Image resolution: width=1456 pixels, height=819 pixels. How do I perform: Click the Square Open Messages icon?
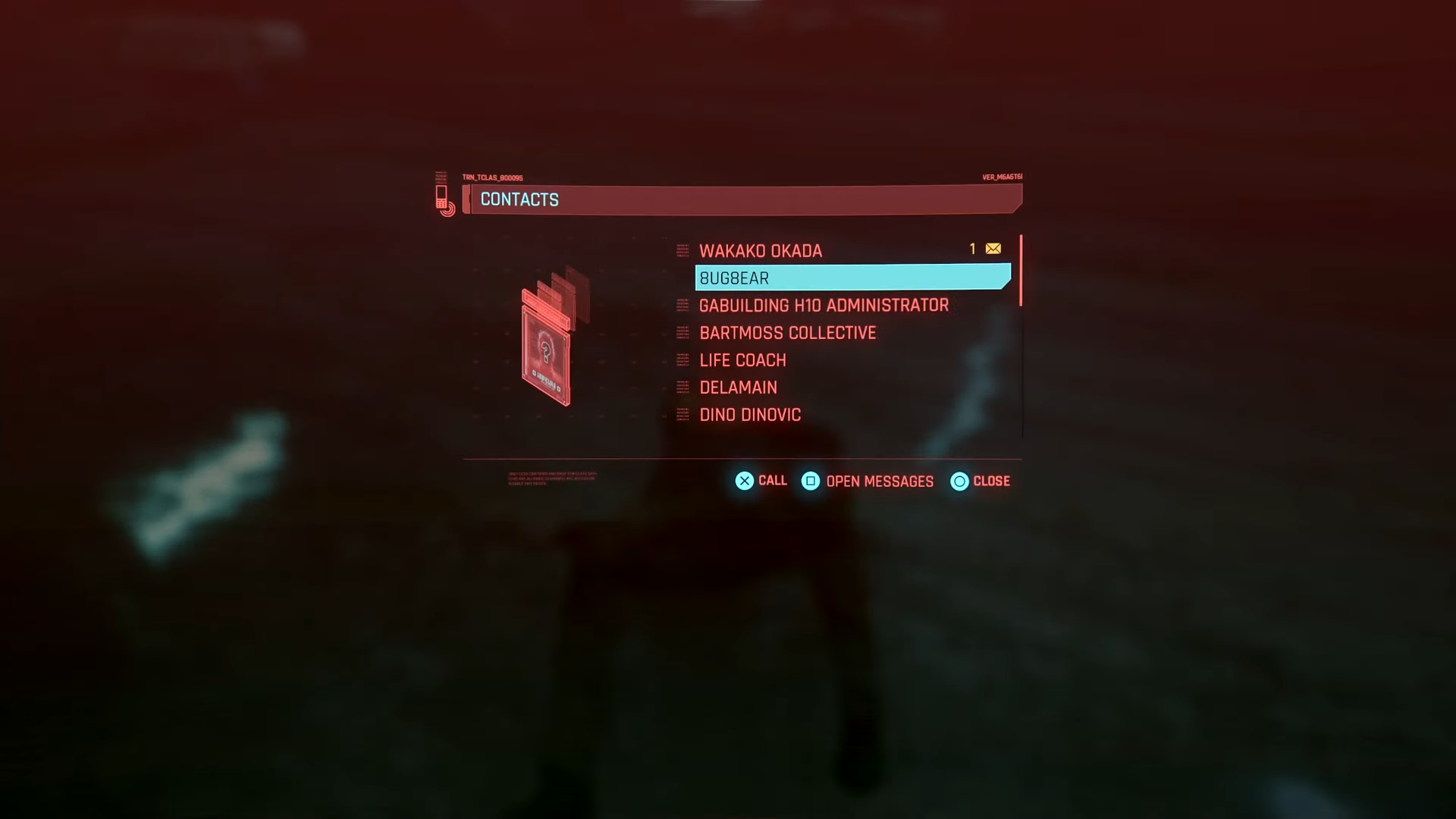click(811, 482)
